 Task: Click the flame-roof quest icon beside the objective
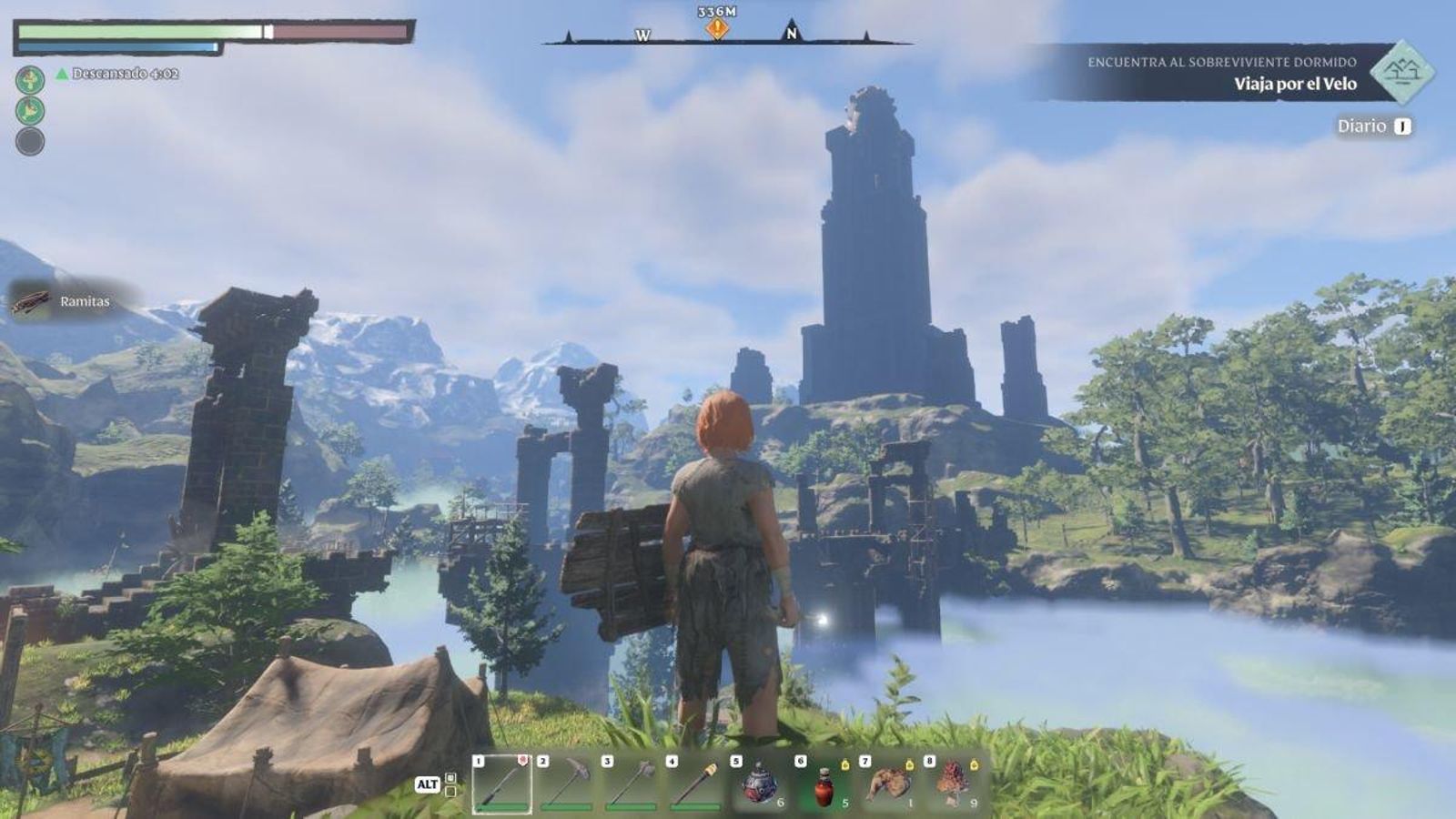tap(1401, 72)
